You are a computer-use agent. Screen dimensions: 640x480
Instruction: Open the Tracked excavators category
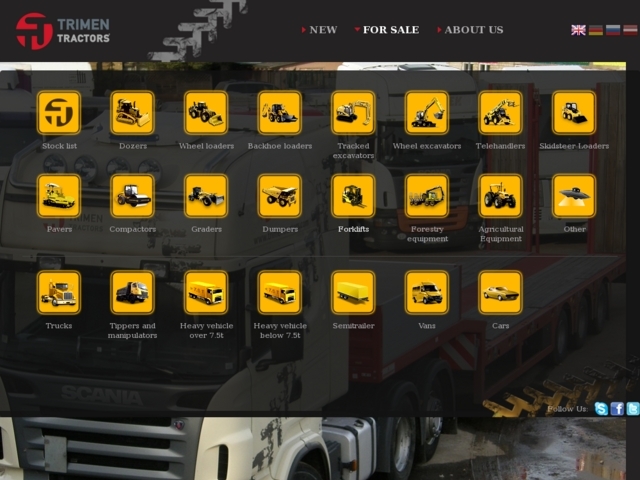353,113
